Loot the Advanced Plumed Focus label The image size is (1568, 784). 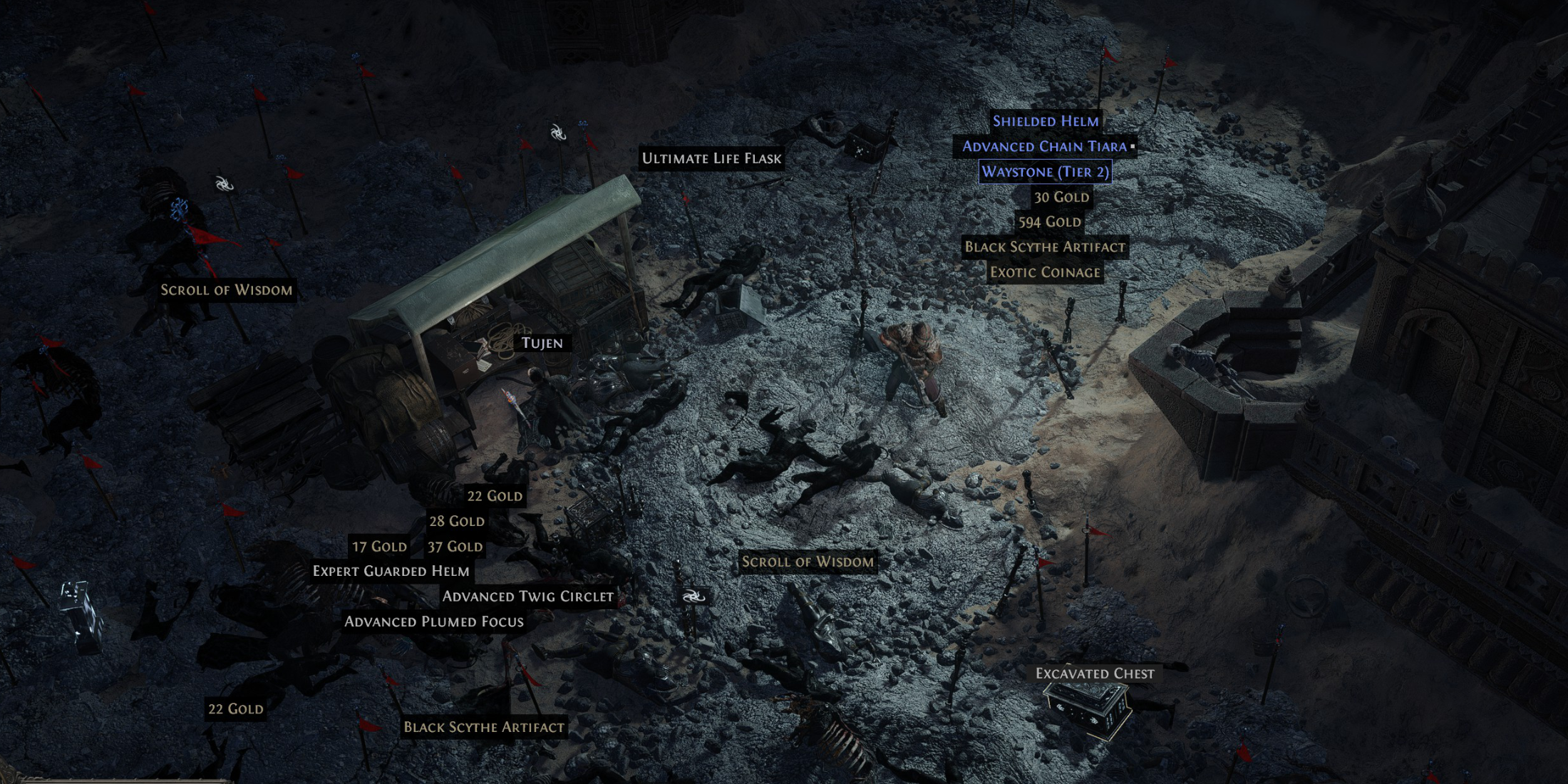pos(434,621)
